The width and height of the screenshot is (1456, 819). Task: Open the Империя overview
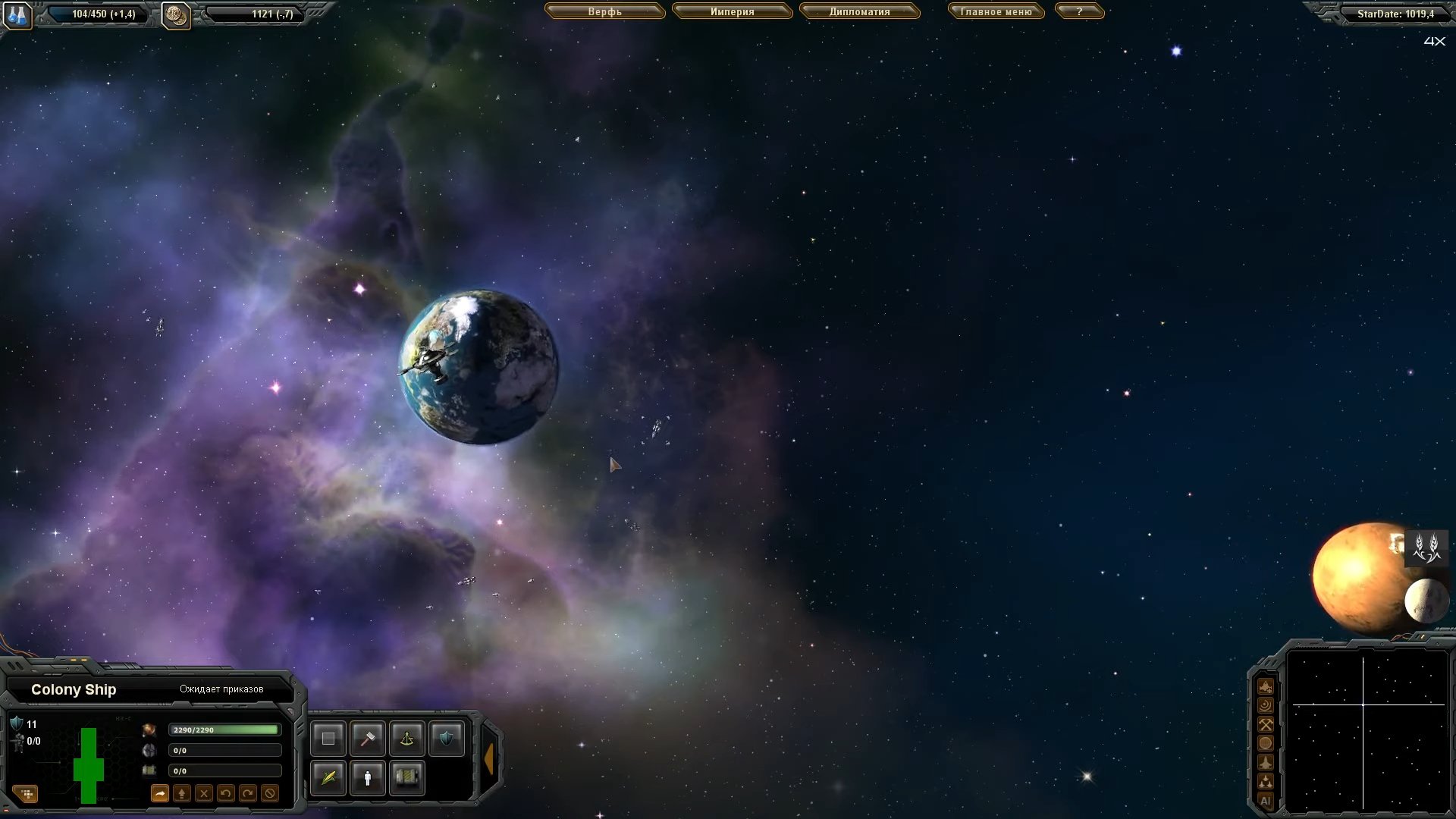coord(732,12)
